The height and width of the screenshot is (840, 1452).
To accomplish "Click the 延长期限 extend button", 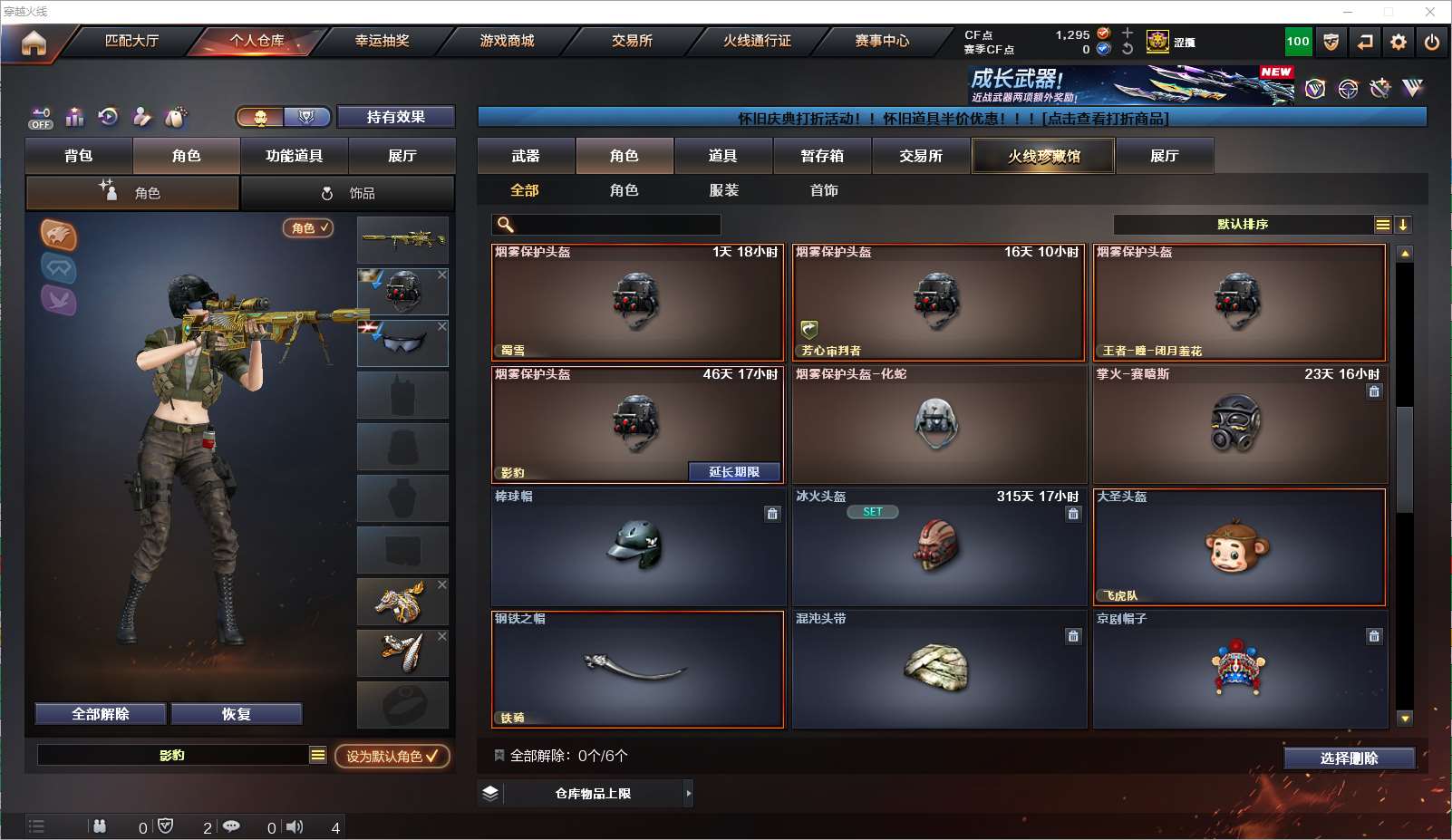I will [734, 471].
